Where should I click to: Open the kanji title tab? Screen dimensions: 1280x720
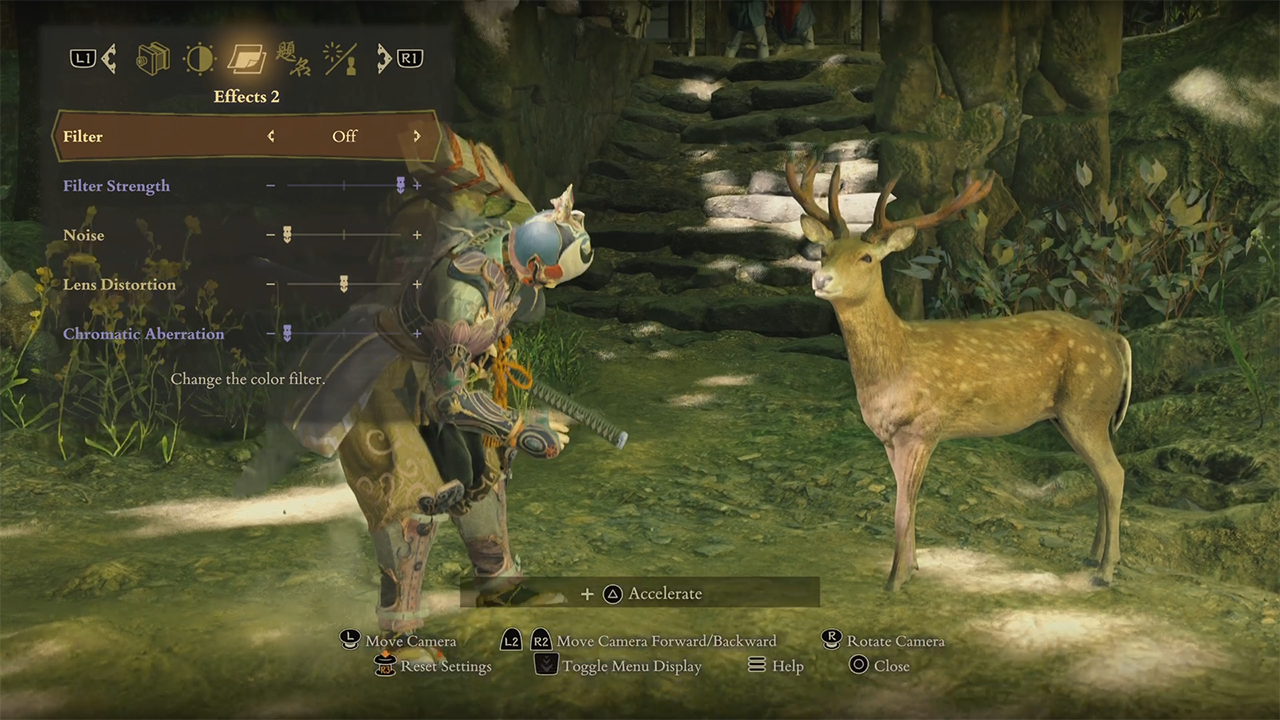tap(292, 59)
